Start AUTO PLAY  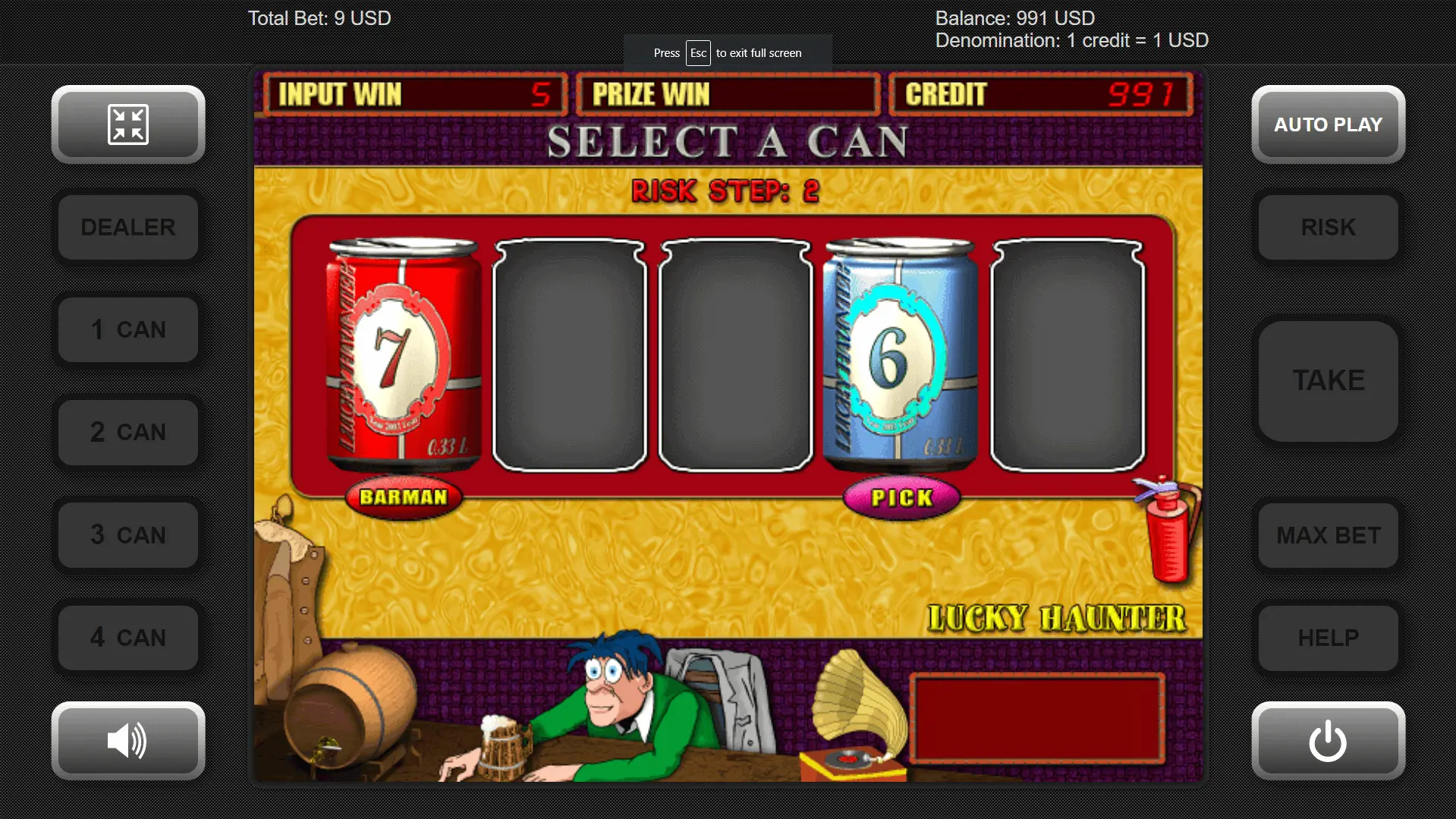click(1328, 124)
